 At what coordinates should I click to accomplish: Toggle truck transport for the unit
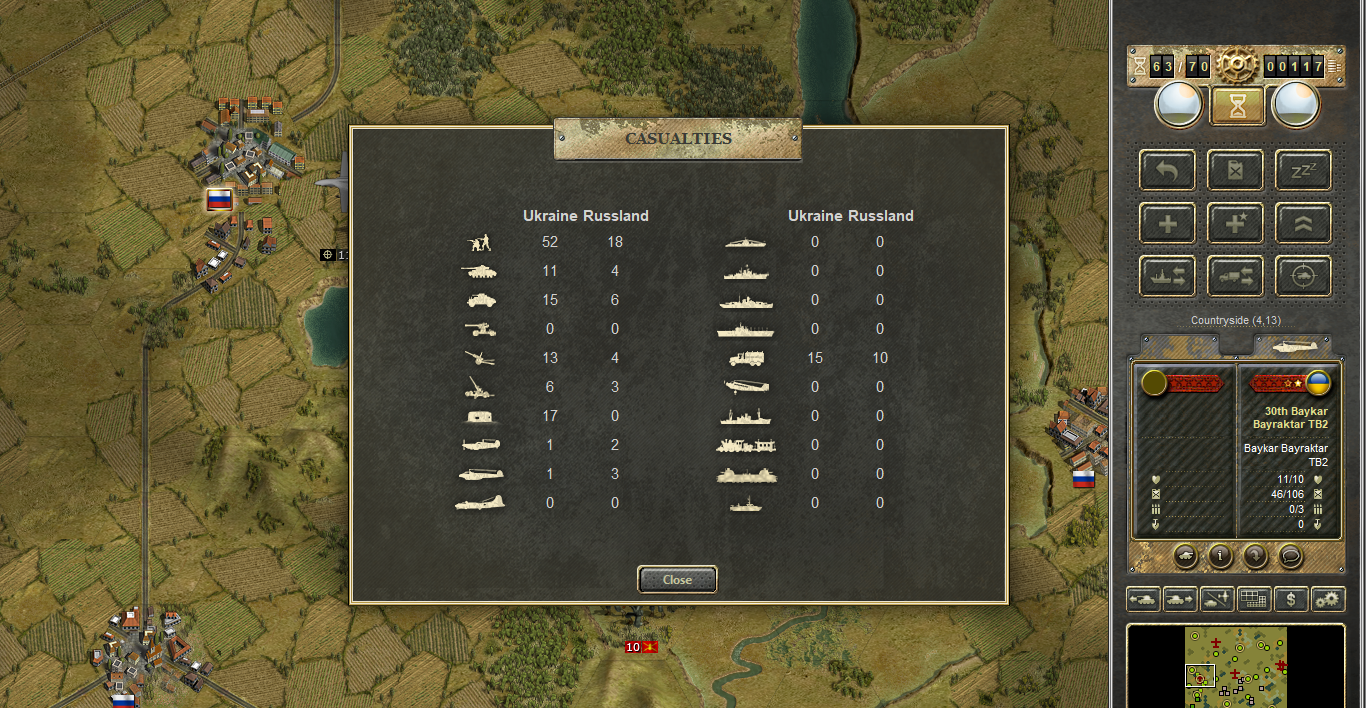click(1235, 276)
